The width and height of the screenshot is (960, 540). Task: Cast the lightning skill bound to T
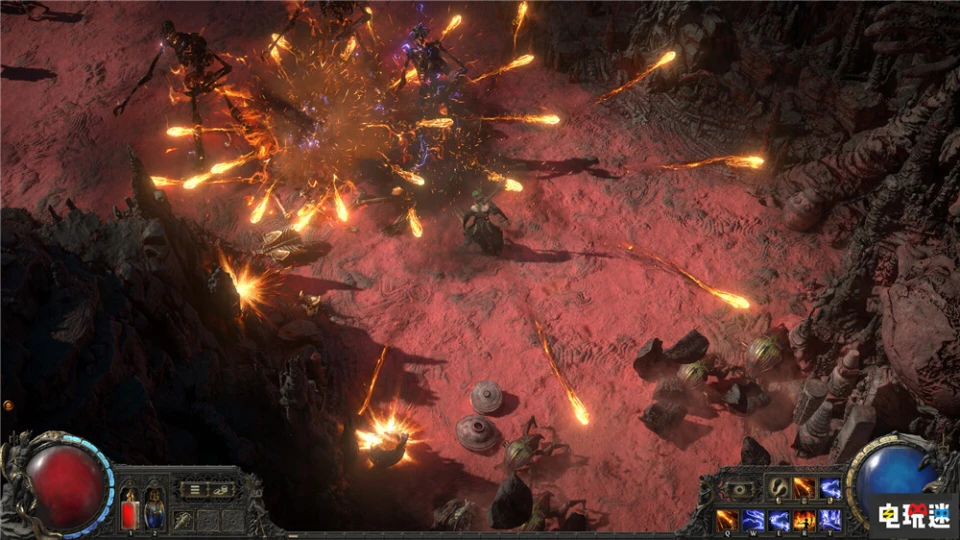830,519
